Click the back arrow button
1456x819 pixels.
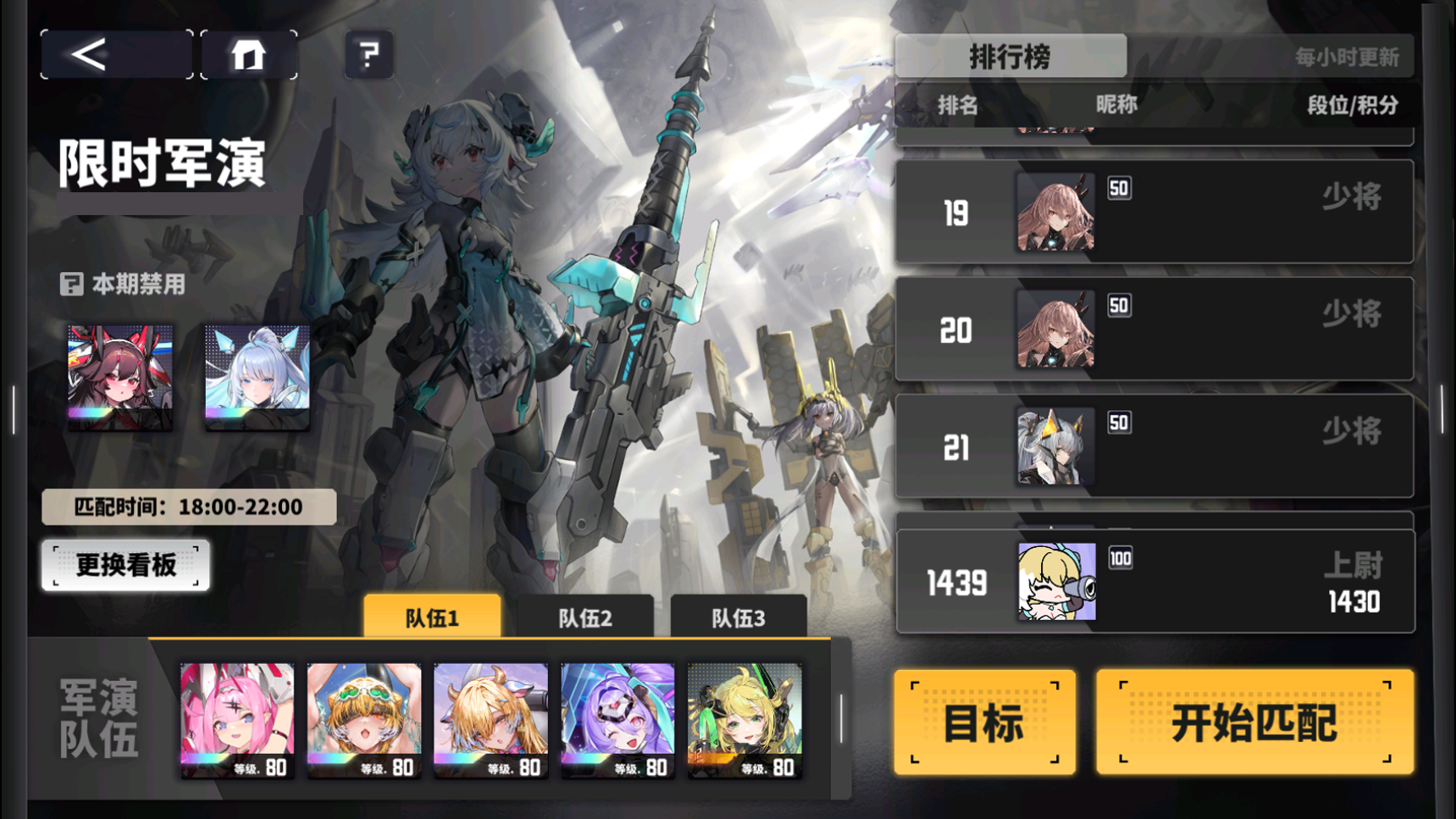114,53
